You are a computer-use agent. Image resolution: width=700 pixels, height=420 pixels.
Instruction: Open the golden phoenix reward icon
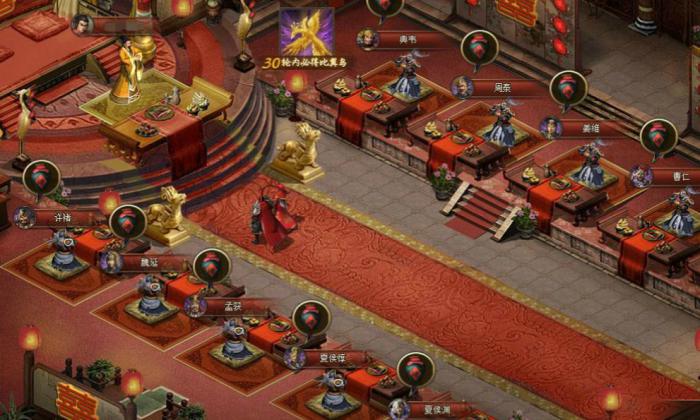coord(306,32)
